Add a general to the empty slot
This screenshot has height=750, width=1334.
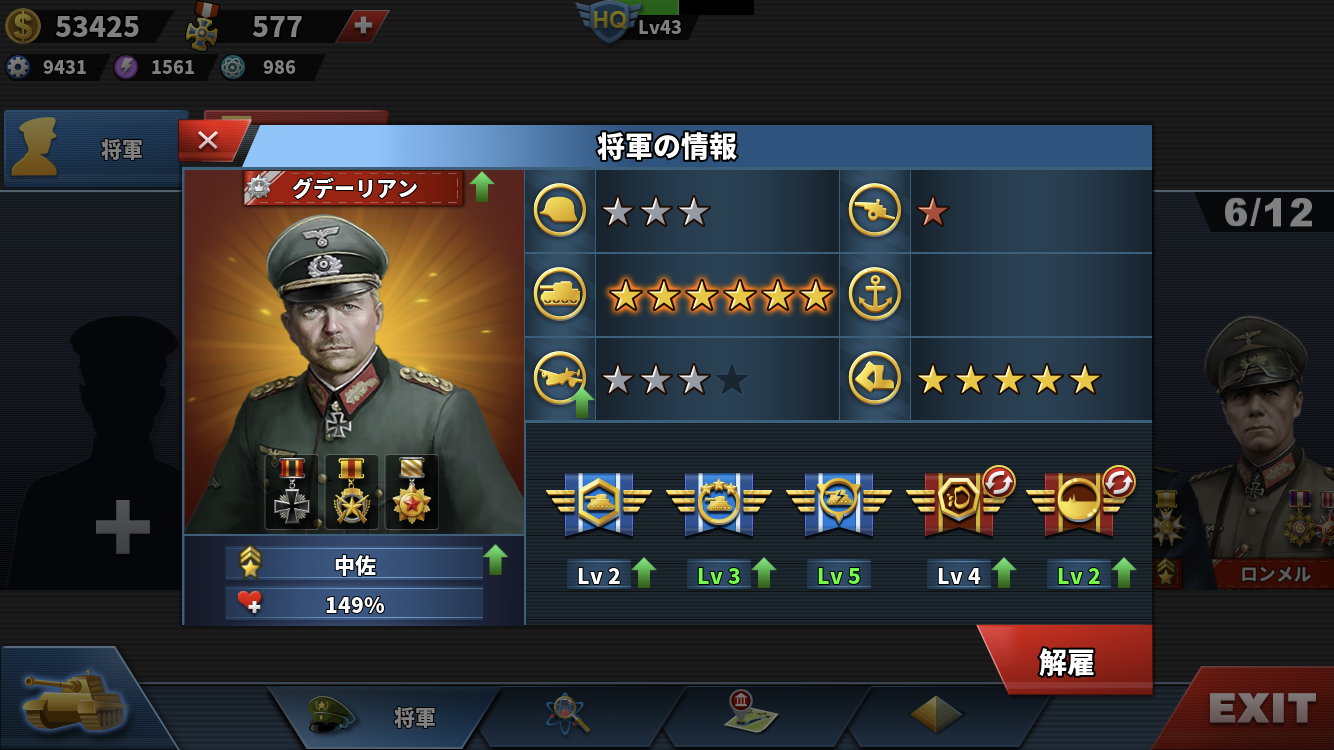click(122, 527)
